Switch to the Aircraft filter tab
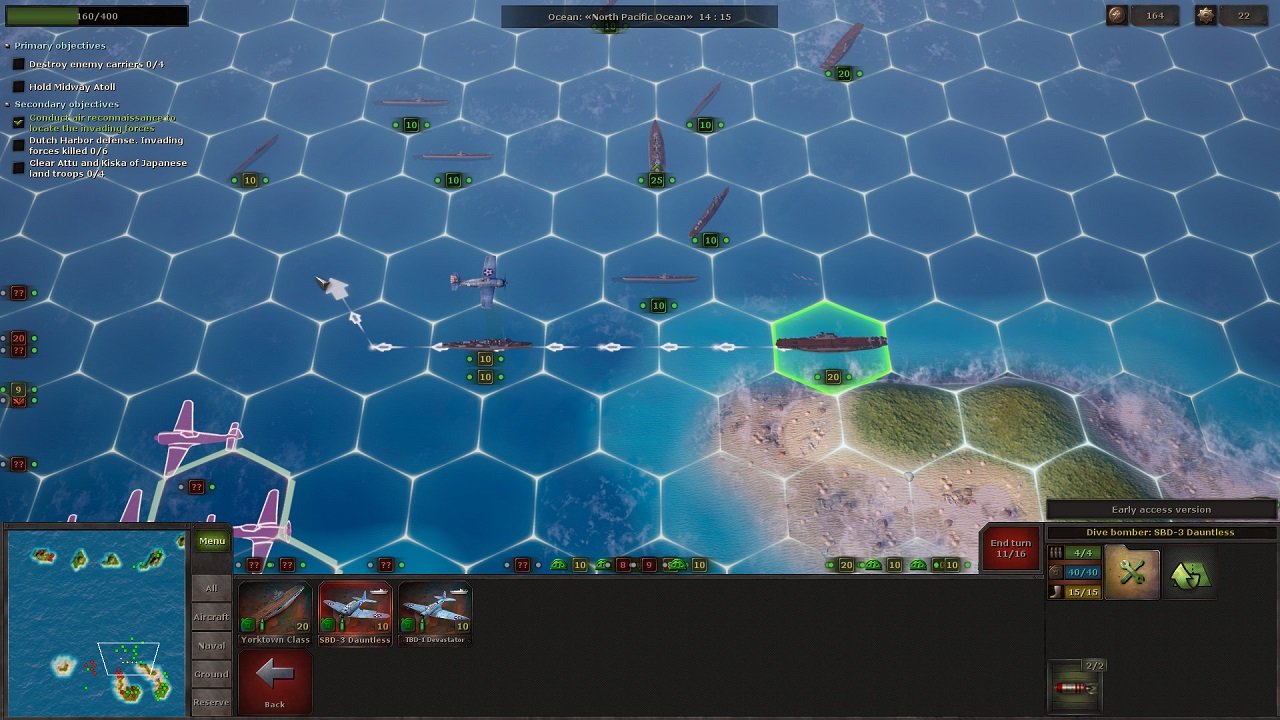Screen dimensions: 1280x720 point(211,617)
